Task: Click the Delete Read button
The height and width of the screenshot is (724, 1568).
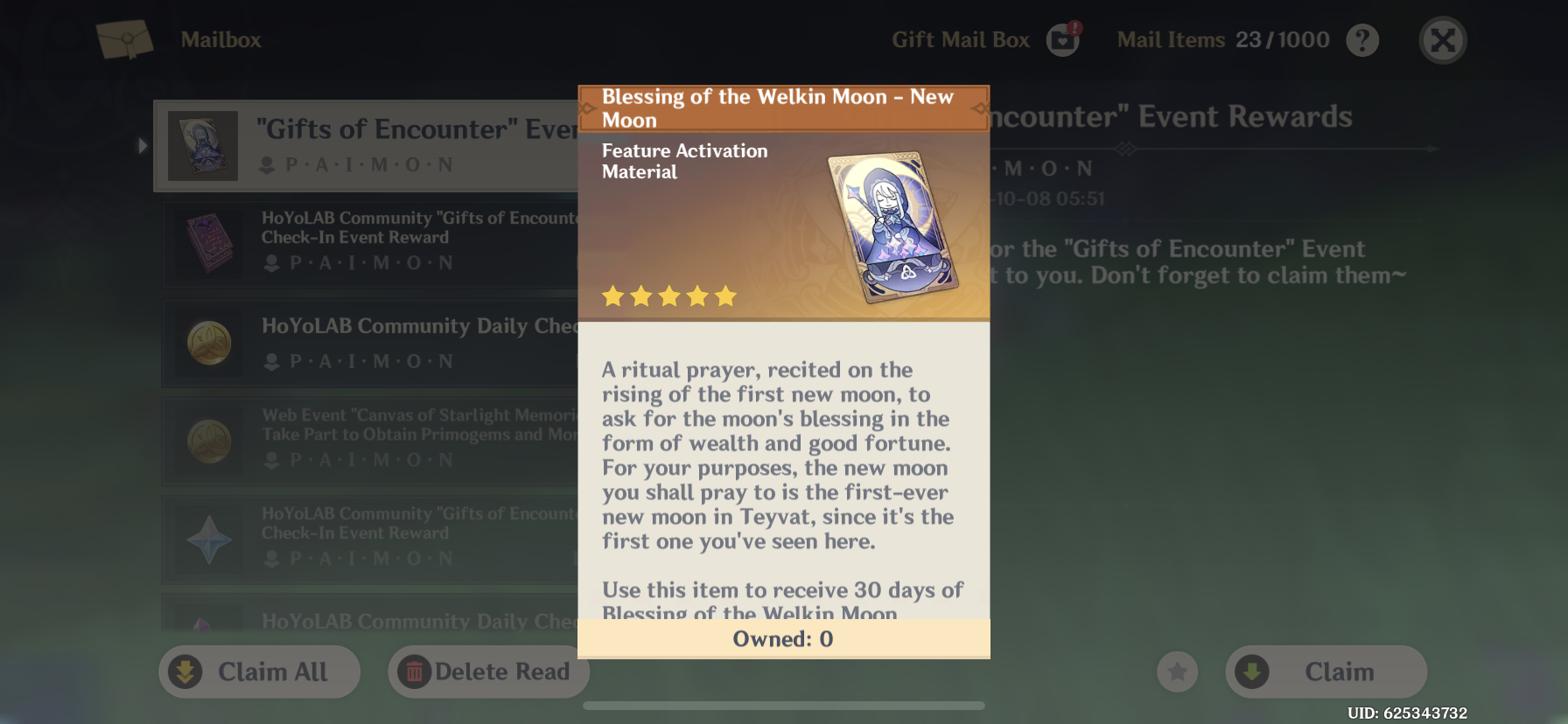Action: pyautogui.click(x=487, y=672)
